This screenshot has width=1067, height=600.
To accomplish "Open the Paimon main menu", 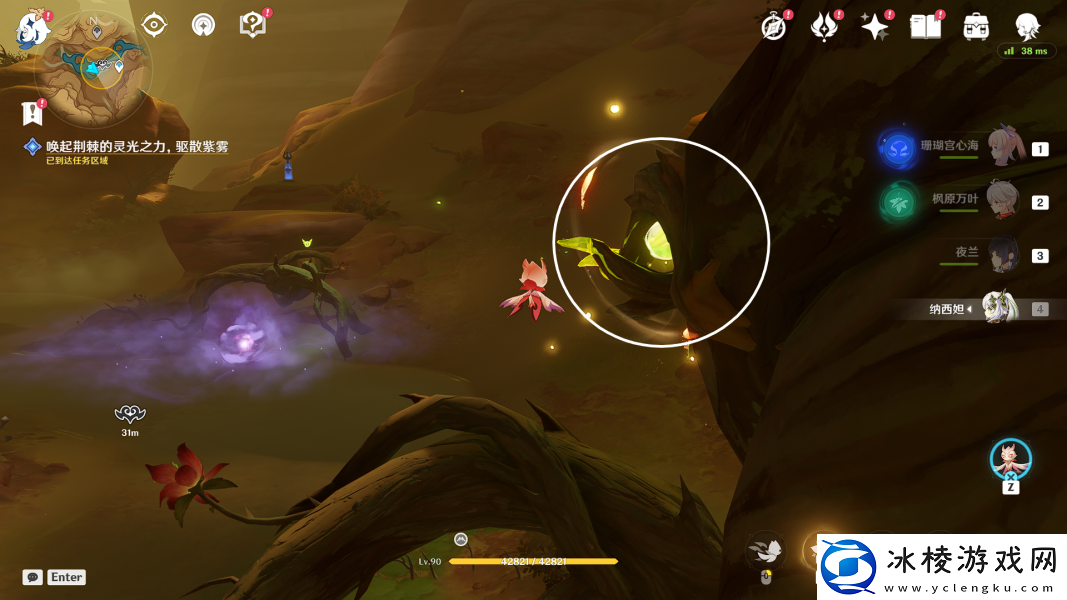I will click(33, 29).
